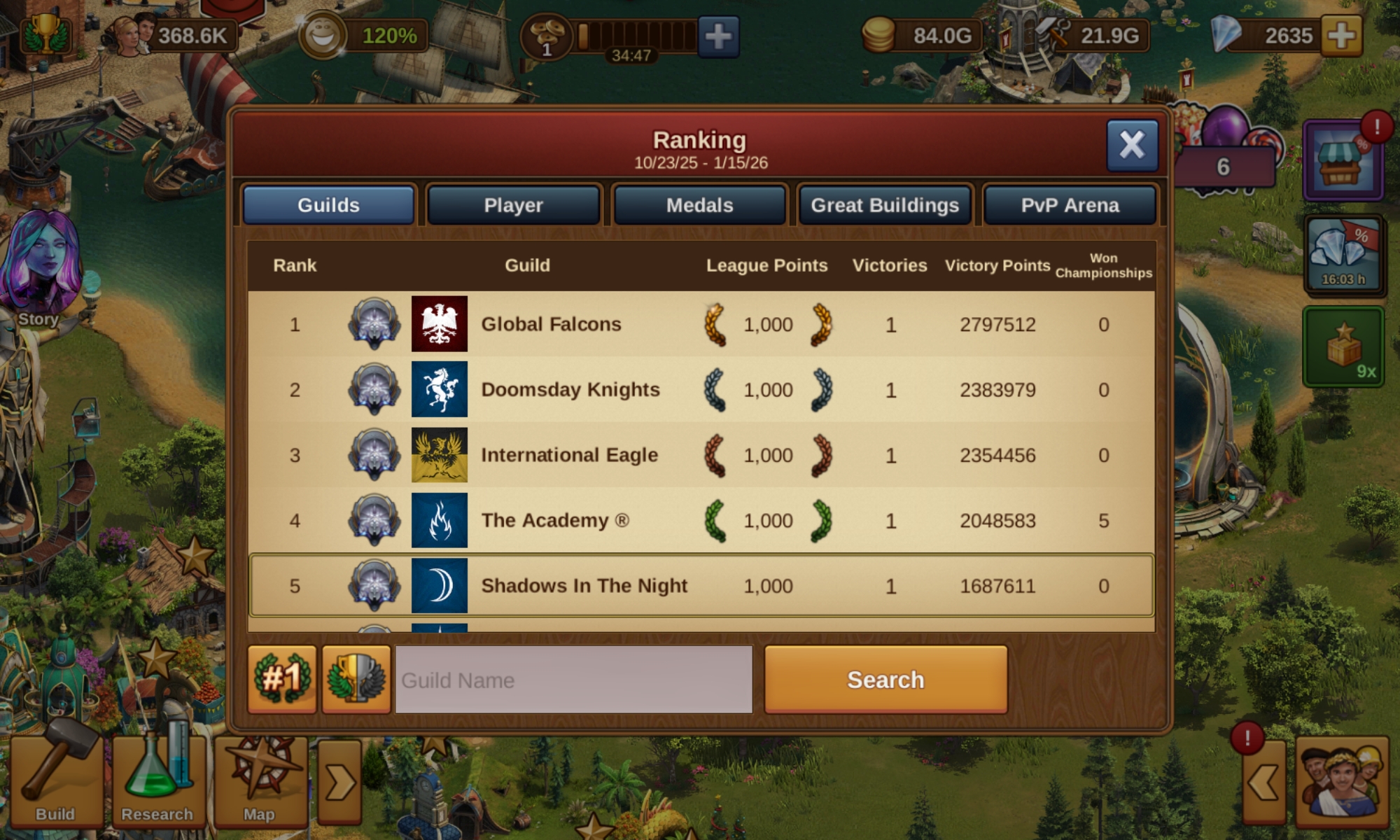Buy forge points with the blue plus
This screenshot has height=840, width=1400.
(x=718, y=36)
